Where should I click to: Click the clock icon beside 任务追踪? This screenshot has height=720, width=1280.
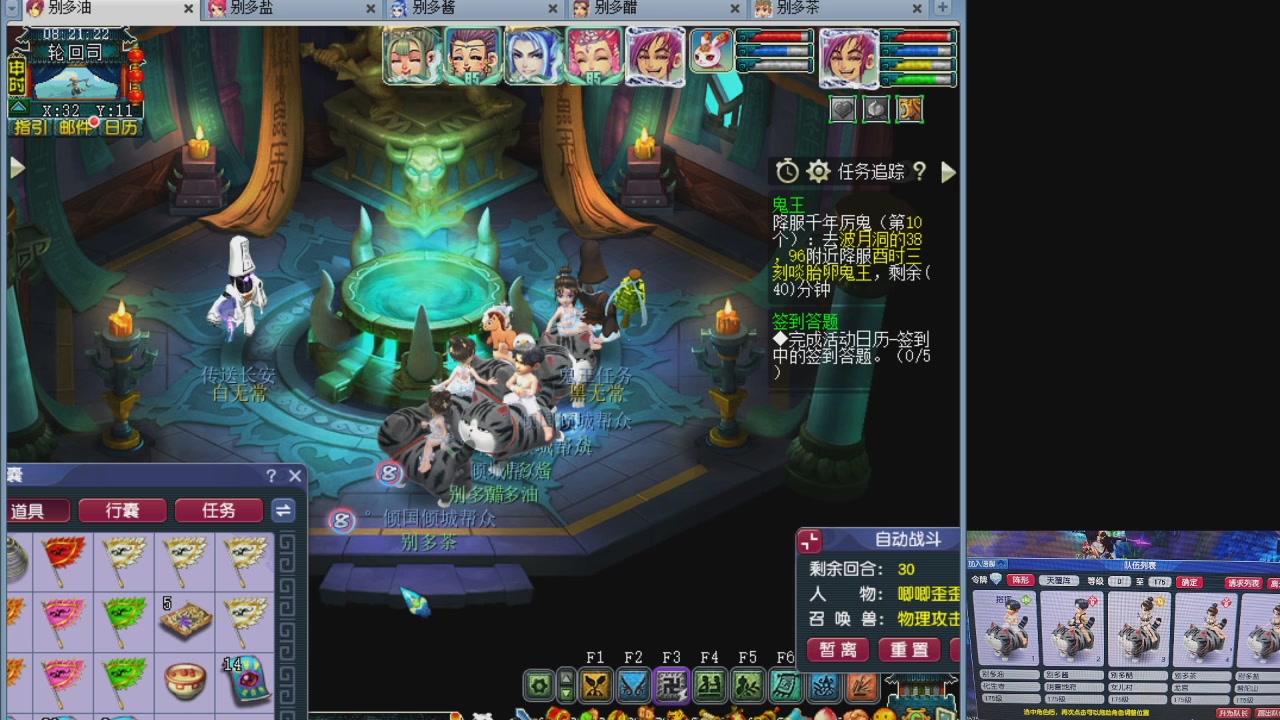click(786, 171)
